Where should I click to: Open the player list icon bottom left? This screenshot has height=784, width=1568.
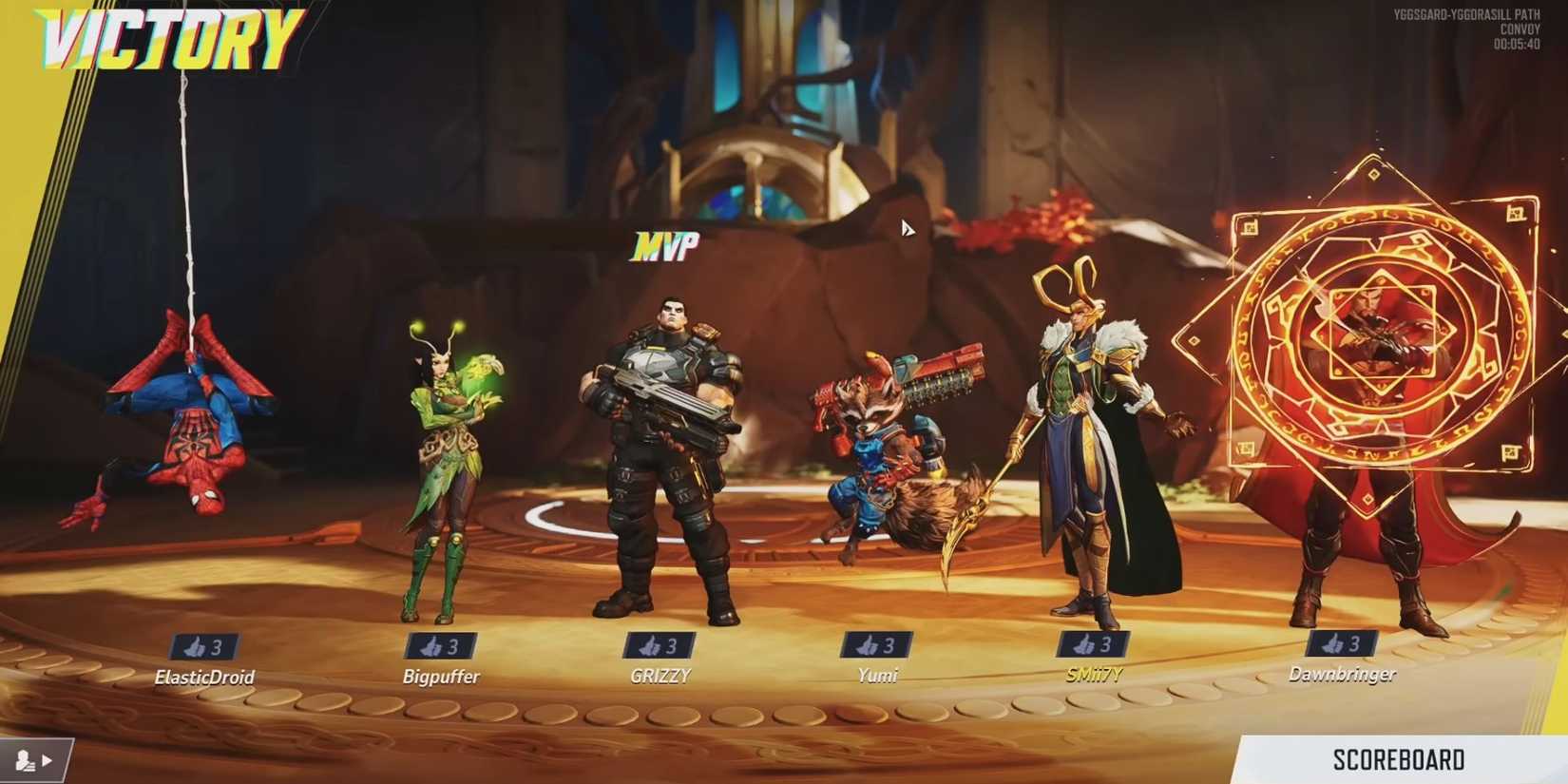tap(24, 759)
